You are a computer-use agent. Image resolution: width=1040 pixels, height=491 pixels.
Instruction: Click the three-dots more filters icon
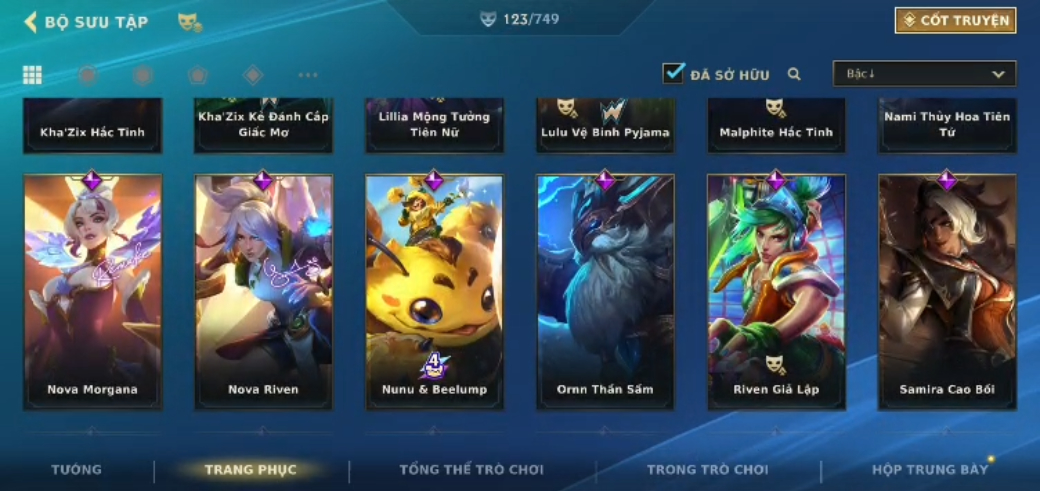point(308,75)
